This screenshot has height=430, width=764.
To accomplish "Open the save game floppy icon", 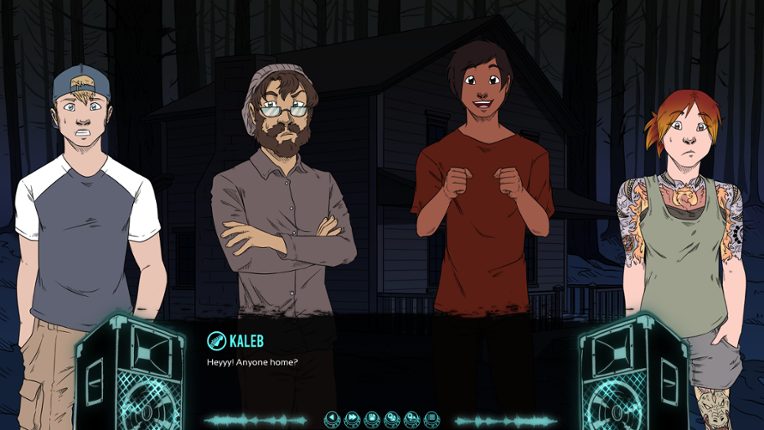I will tap(372, 418).
